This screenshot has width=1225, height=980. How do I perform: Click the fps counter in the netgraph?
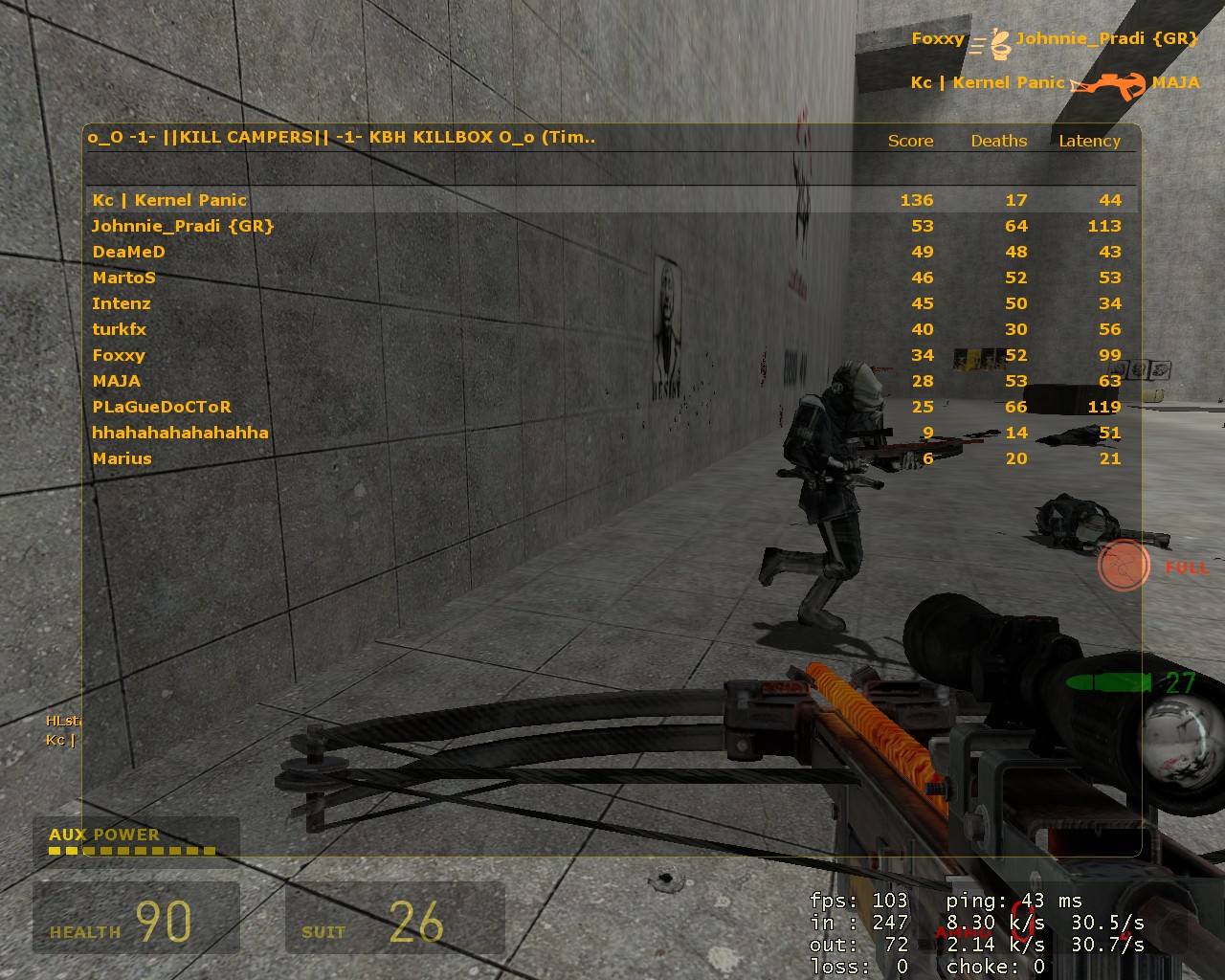(x=857, y=901)
